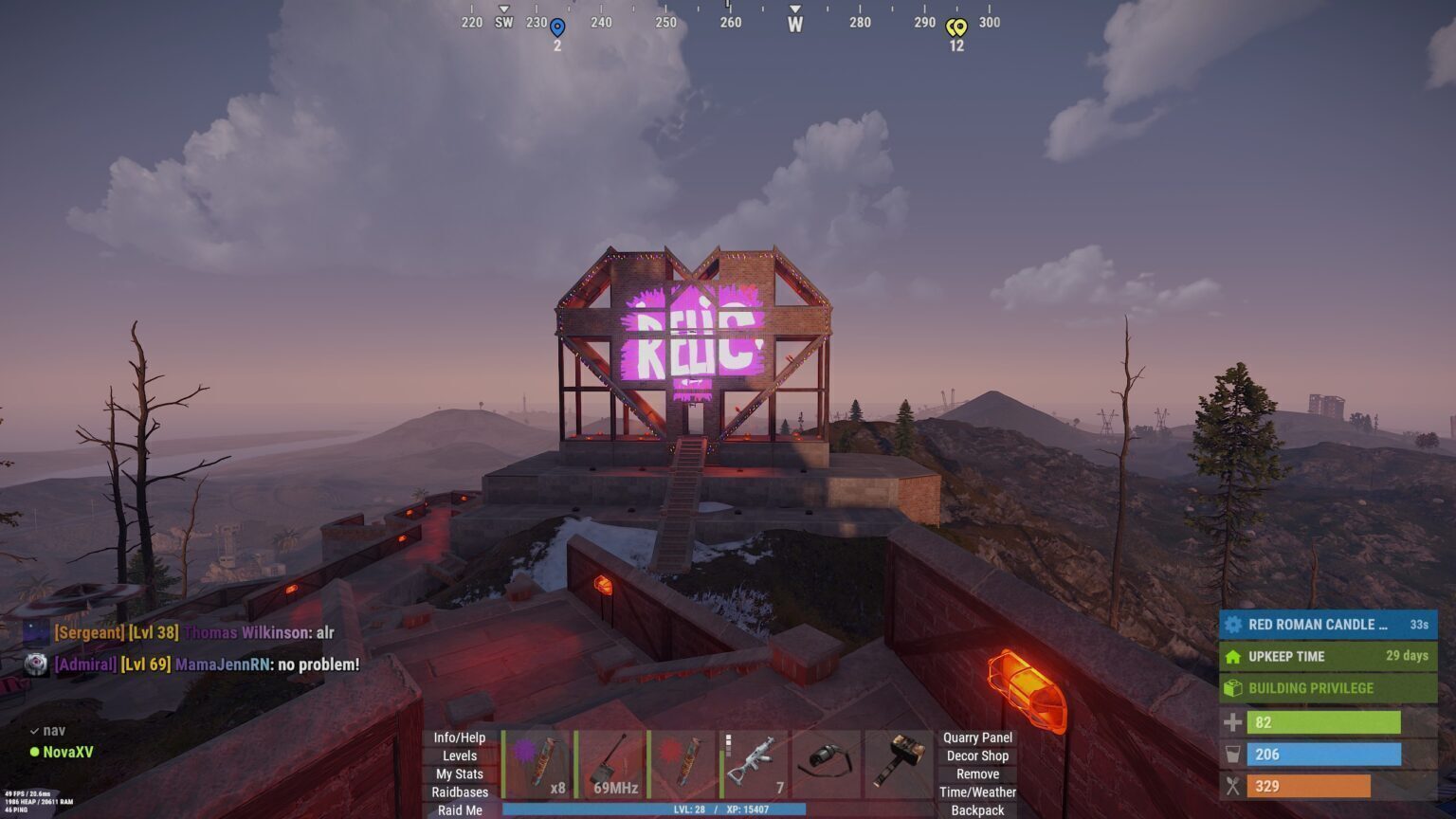Open Time/Weather settings
Screen dimensions: 1456x819
coord(977,792)
